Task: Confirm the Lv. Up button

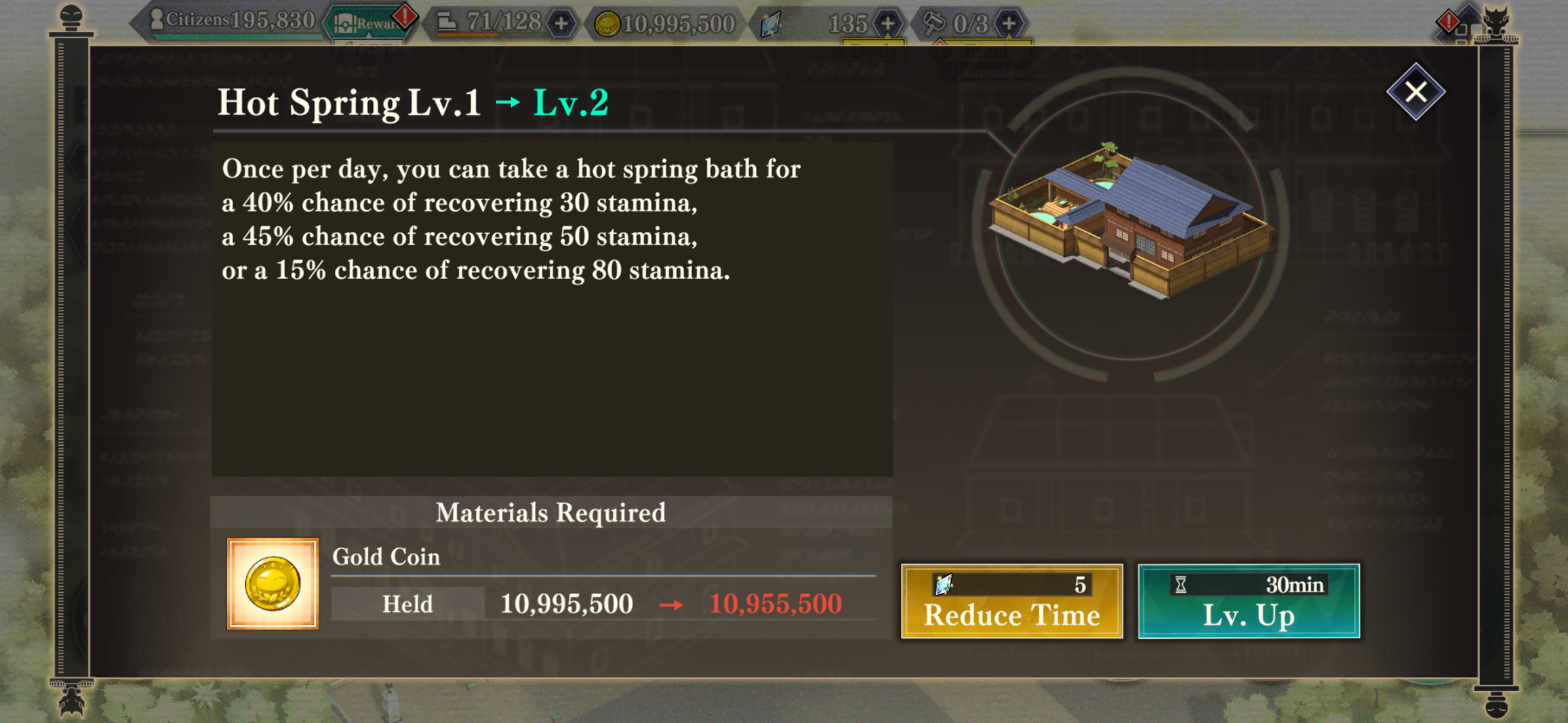Action: [x=1248, y=602]
